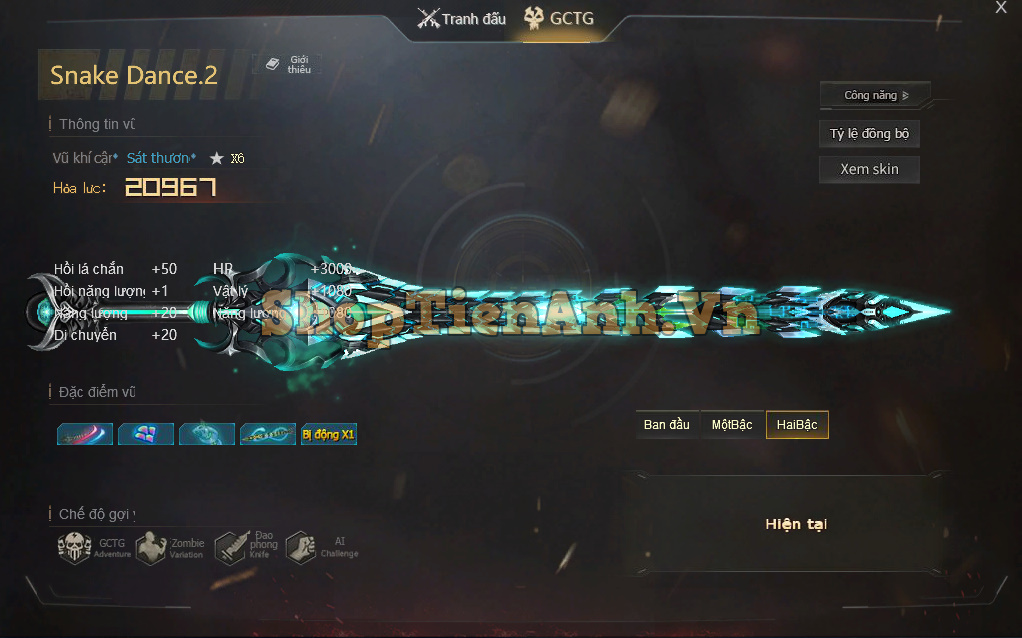Select the red slash blade trait icon
The image size is (1022, 638).
[x=85, y=434]
